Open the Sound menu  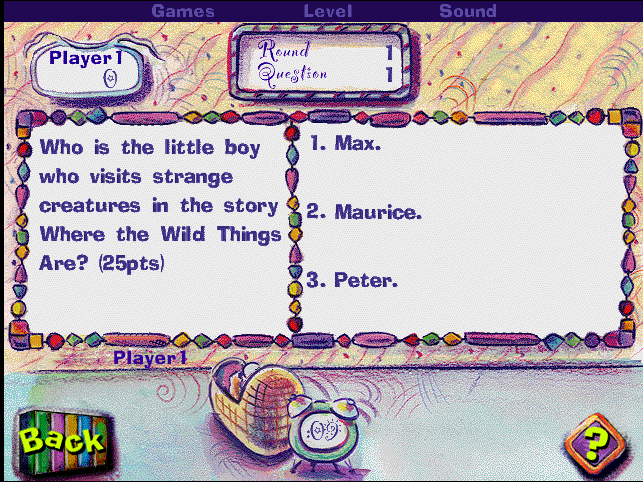(x=467, y=11)
